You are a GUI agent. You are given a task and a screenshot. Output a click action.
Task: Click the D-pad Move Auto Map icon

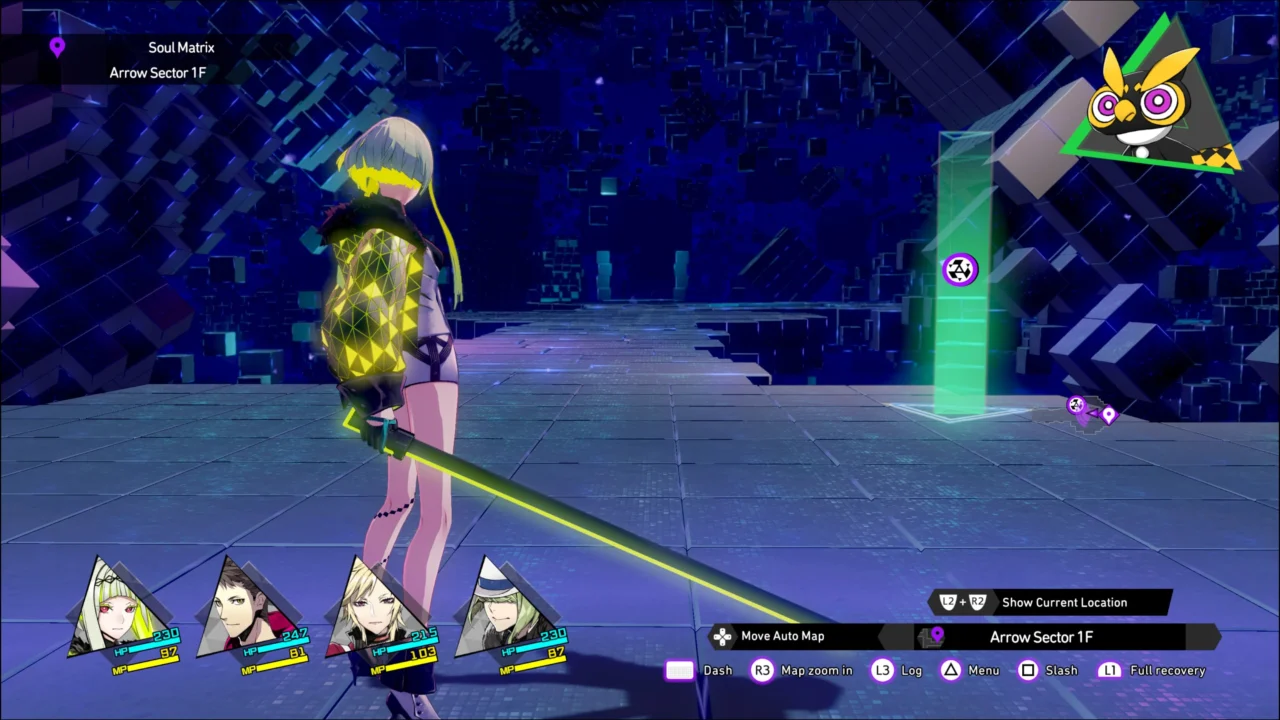click(x=722, y=636)
